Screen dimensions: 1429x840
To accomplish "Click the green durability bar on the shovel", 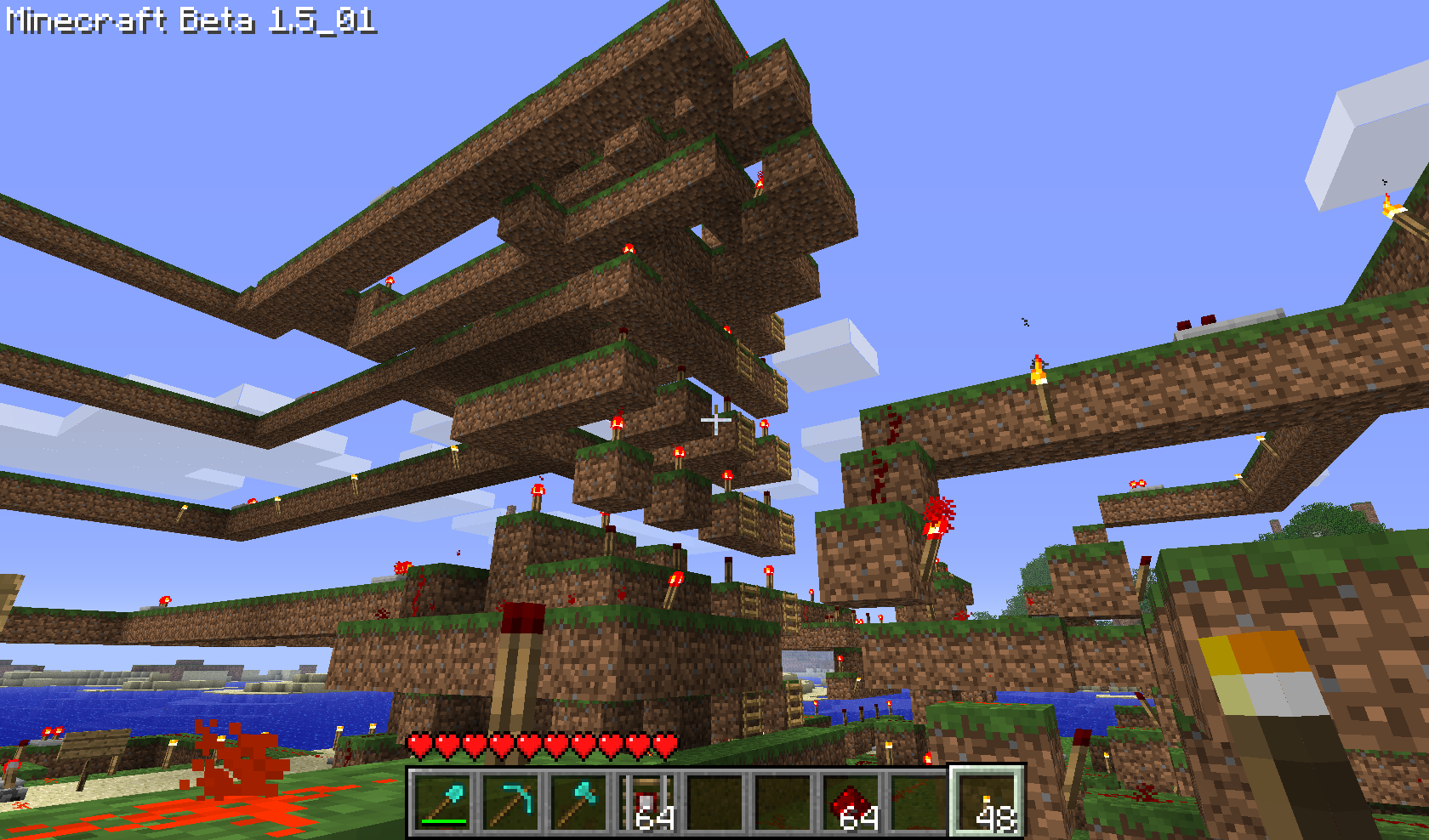I will tap(442, 821).
